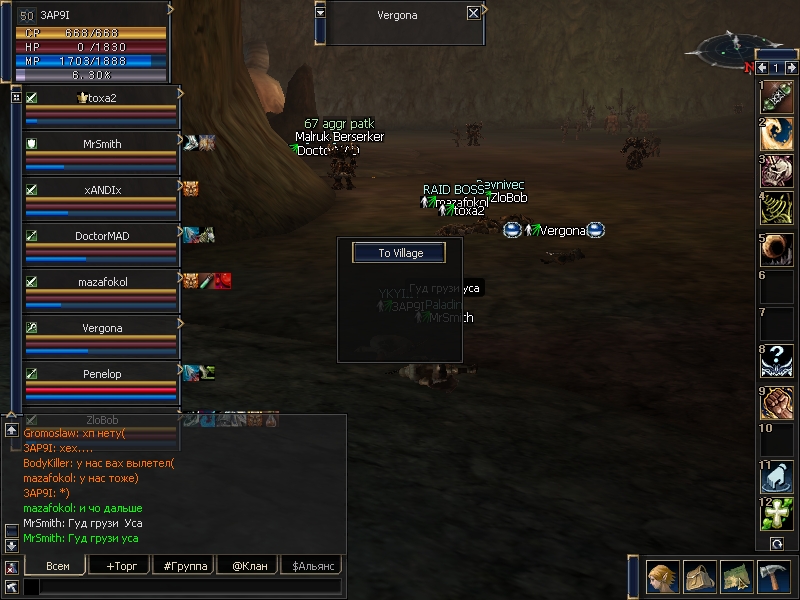This screenshot has width=800, height=600.
Task: Select party member Penelop
Action: pyautogui.click(x=101, y=374)
